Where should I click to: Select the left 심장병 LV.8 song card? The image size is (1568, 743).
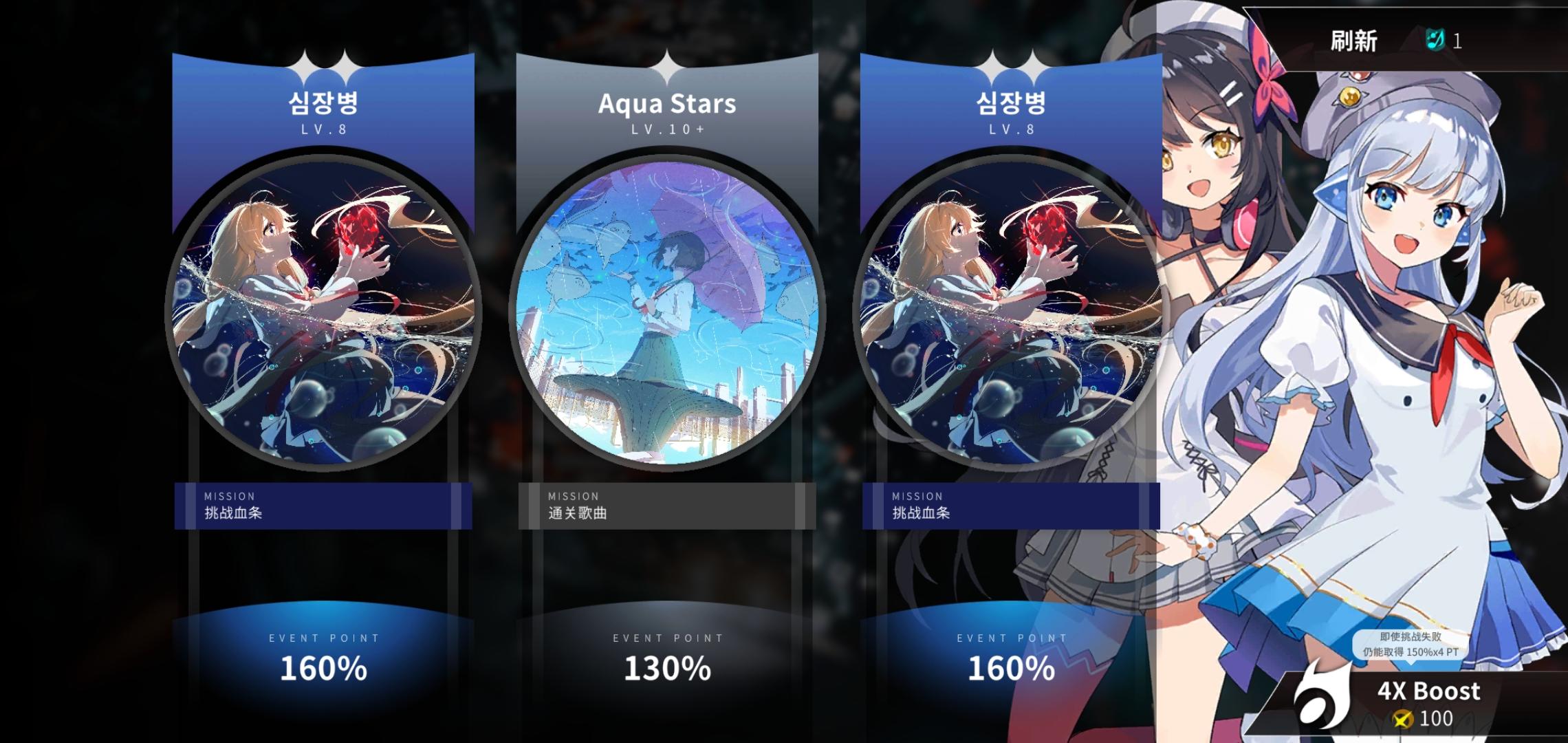point(323,310)
